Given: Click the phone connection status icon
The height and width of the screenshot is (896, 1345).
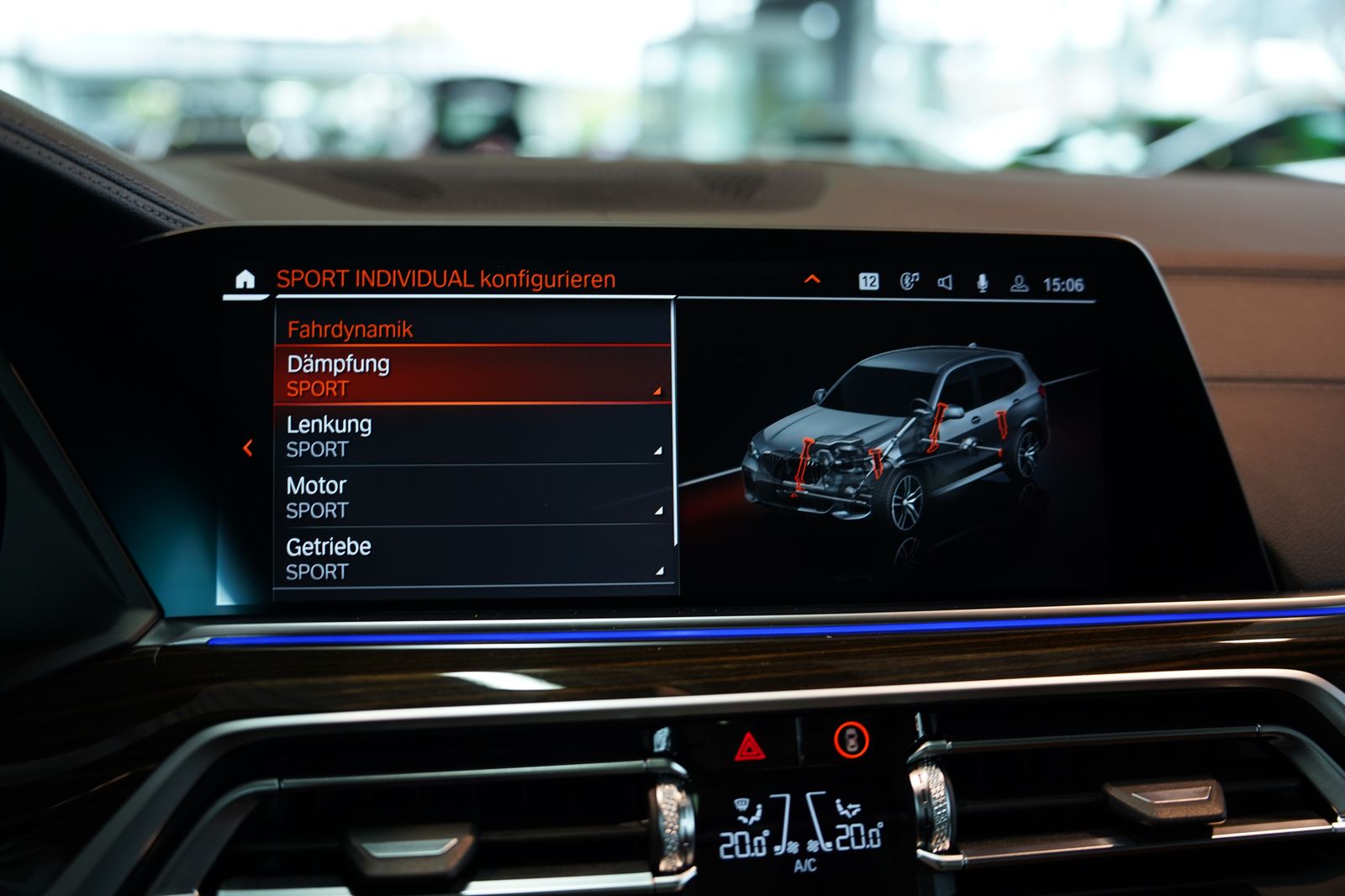Looking at the screenshot, I should pyautogui.click(x=909, y=282).
